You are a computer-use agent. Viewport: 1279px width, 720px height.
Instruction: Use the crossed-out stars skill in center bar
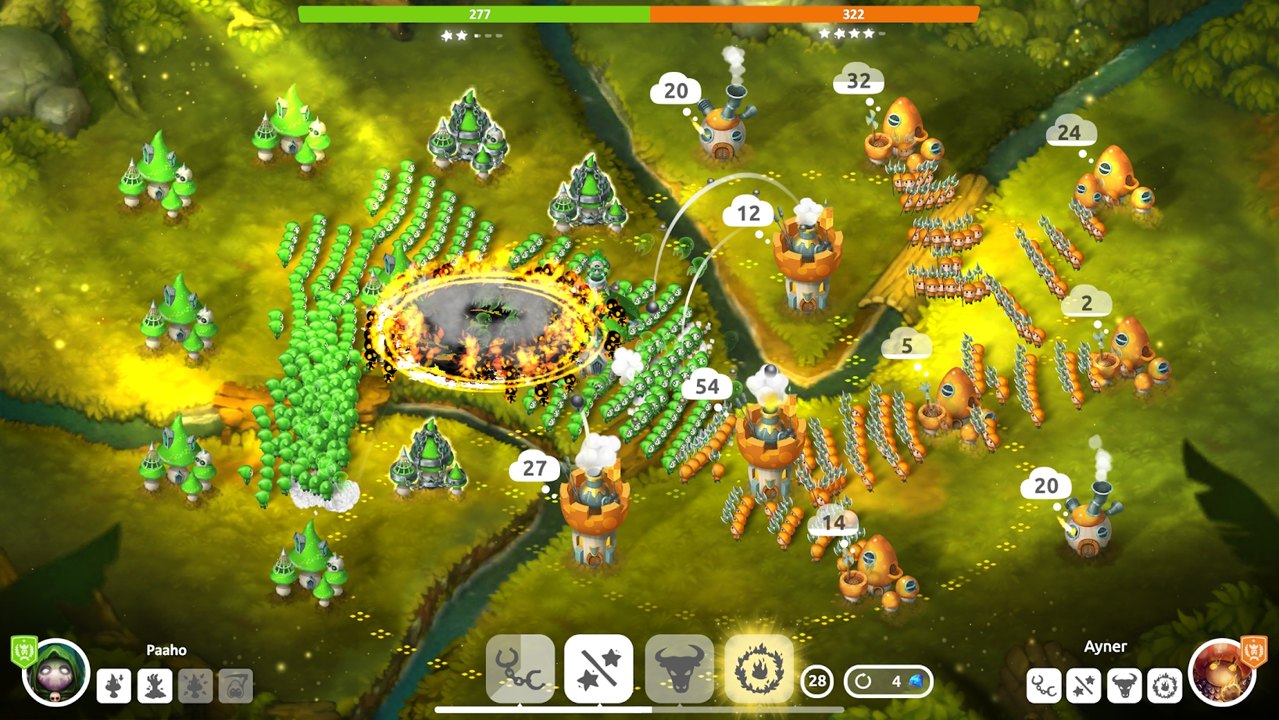[599, 668]
